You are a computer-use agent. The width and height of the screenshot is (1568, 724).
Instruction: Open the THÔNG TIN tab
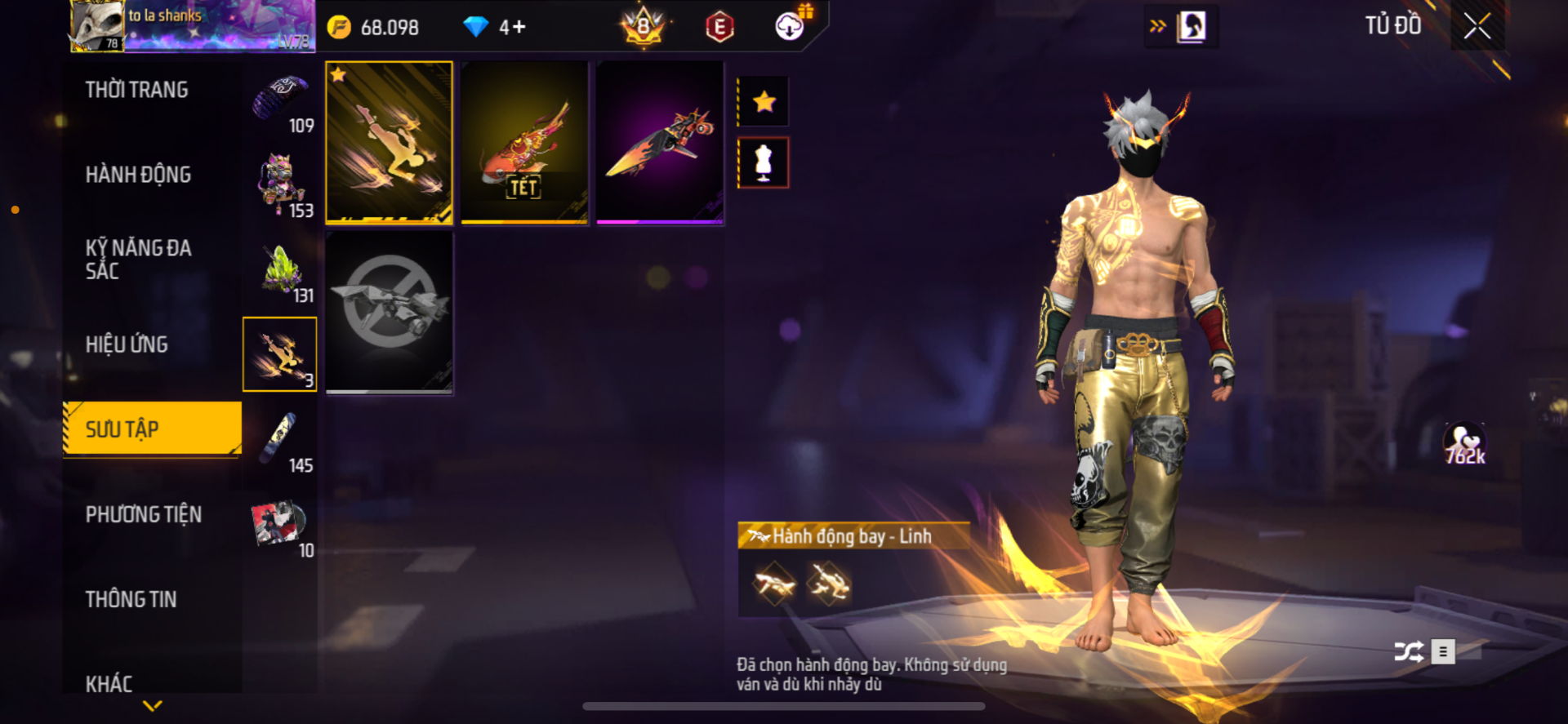click(131, 599)
